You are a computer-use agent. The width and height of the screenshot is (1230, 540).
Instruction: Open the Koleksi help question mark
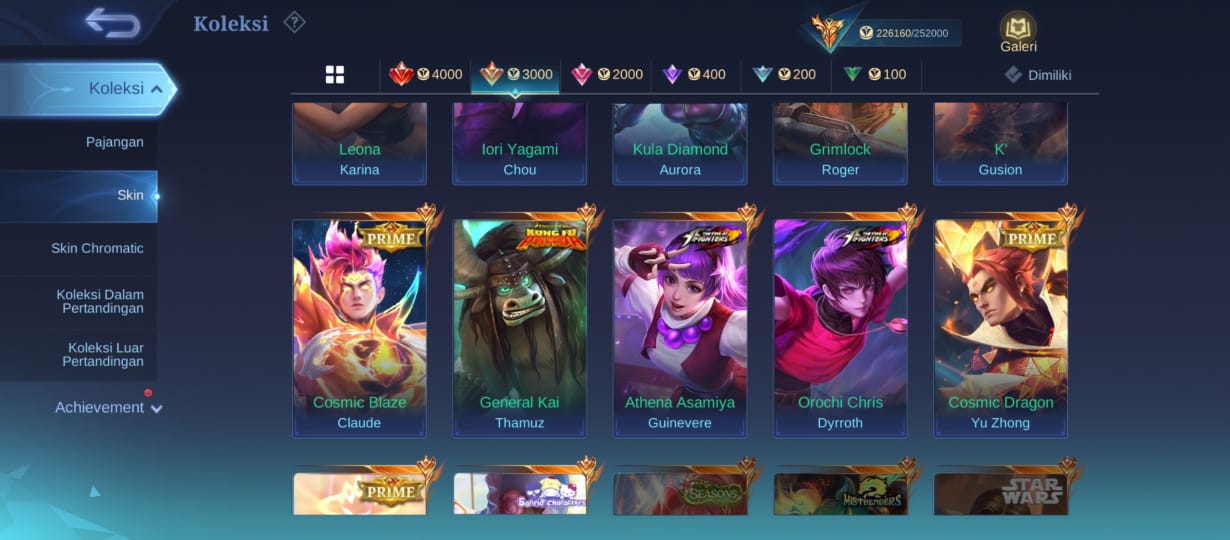(x=294, y=22)
